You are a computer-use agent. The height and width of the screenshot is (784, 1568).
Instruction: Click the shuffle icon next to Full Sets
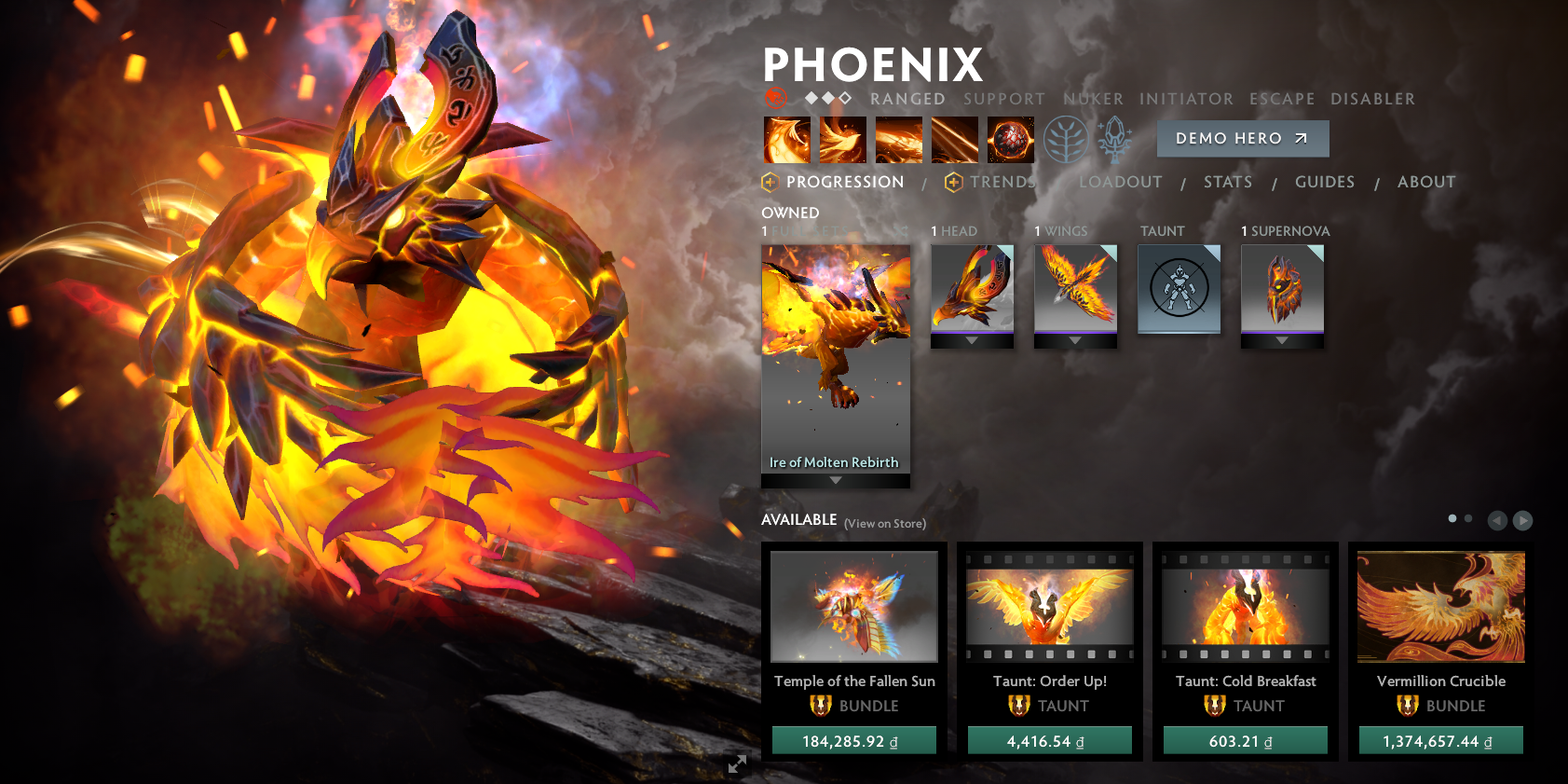point(900,230)
